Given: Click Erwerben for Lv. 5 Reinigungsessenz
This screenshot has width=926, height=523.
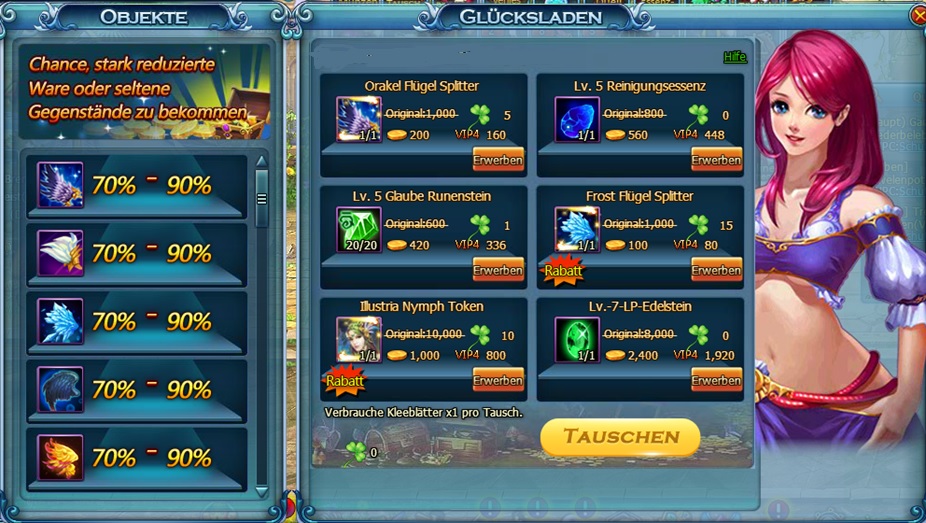Looking at the screenshot, I should (716, 160).
